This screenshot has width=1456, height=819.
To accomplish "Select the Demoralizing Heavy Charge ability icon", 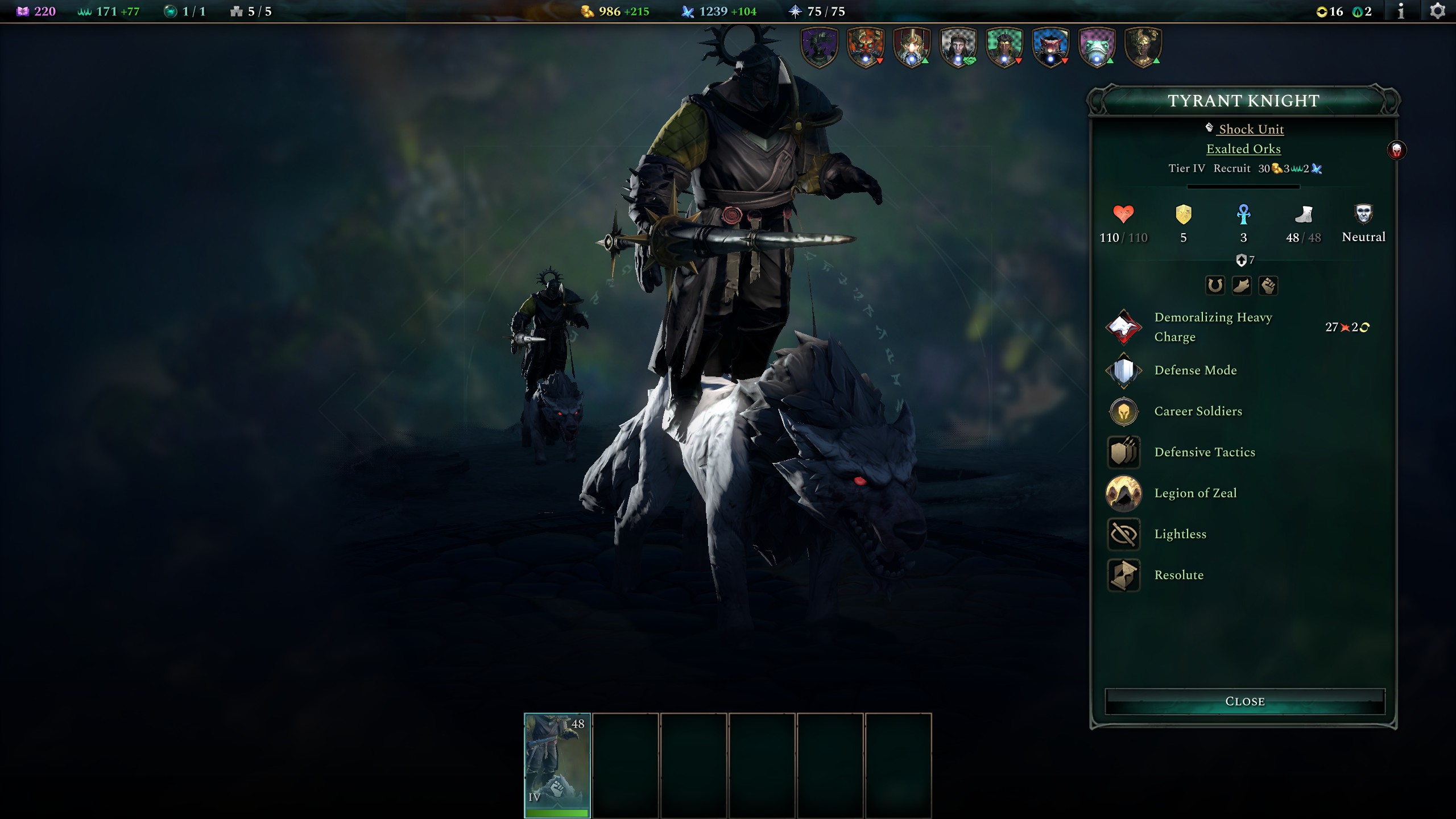I will click(x=1124, y=326).
